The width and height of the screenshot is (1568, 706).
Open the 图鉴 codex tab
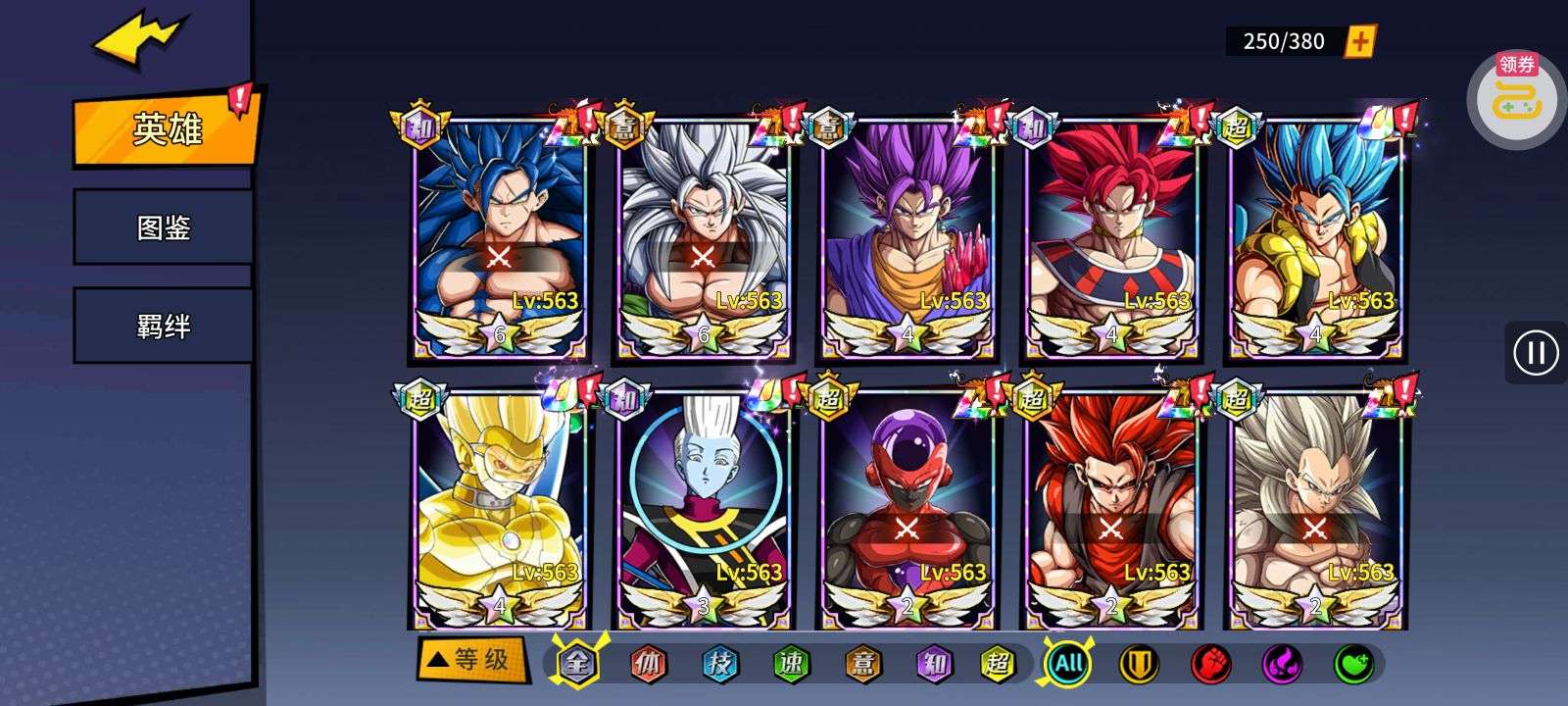[x=163, y=227]
